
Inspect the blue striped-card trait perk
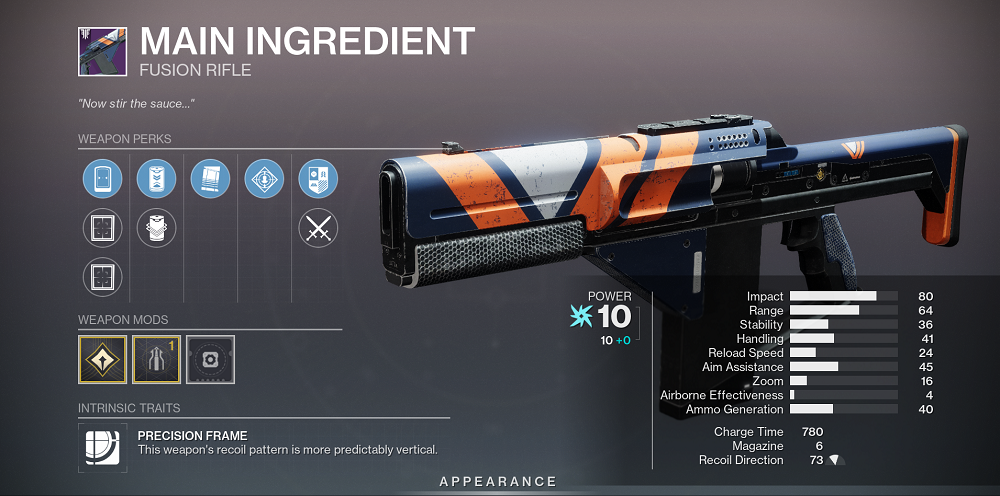coord(210,180)
